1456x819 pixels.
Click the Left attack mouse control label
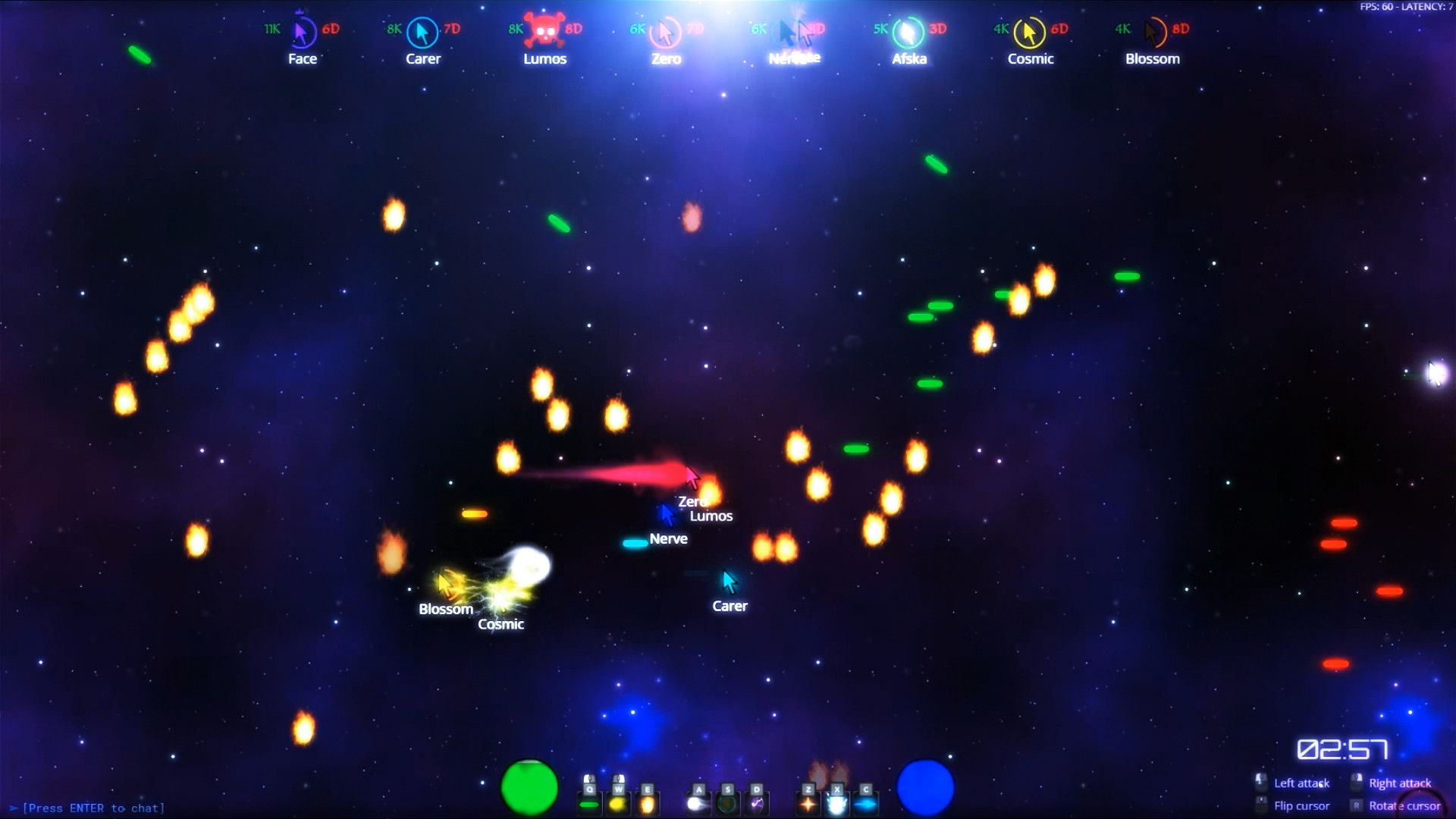[1301, 783]
